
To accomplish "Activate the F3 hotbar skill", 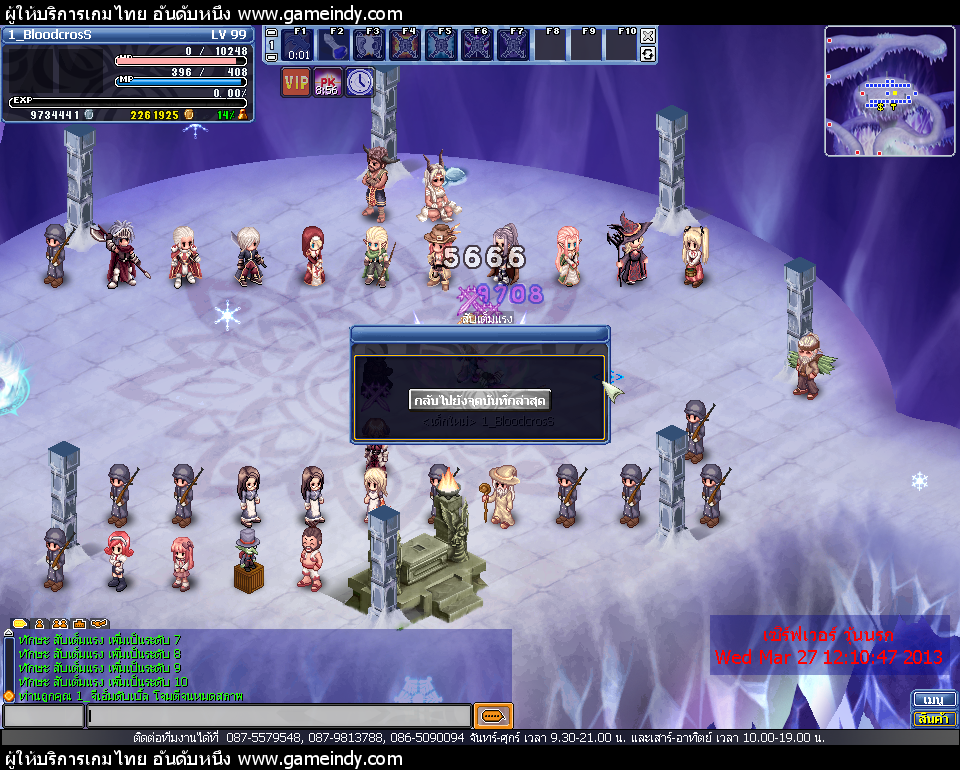I will [370, 46].
